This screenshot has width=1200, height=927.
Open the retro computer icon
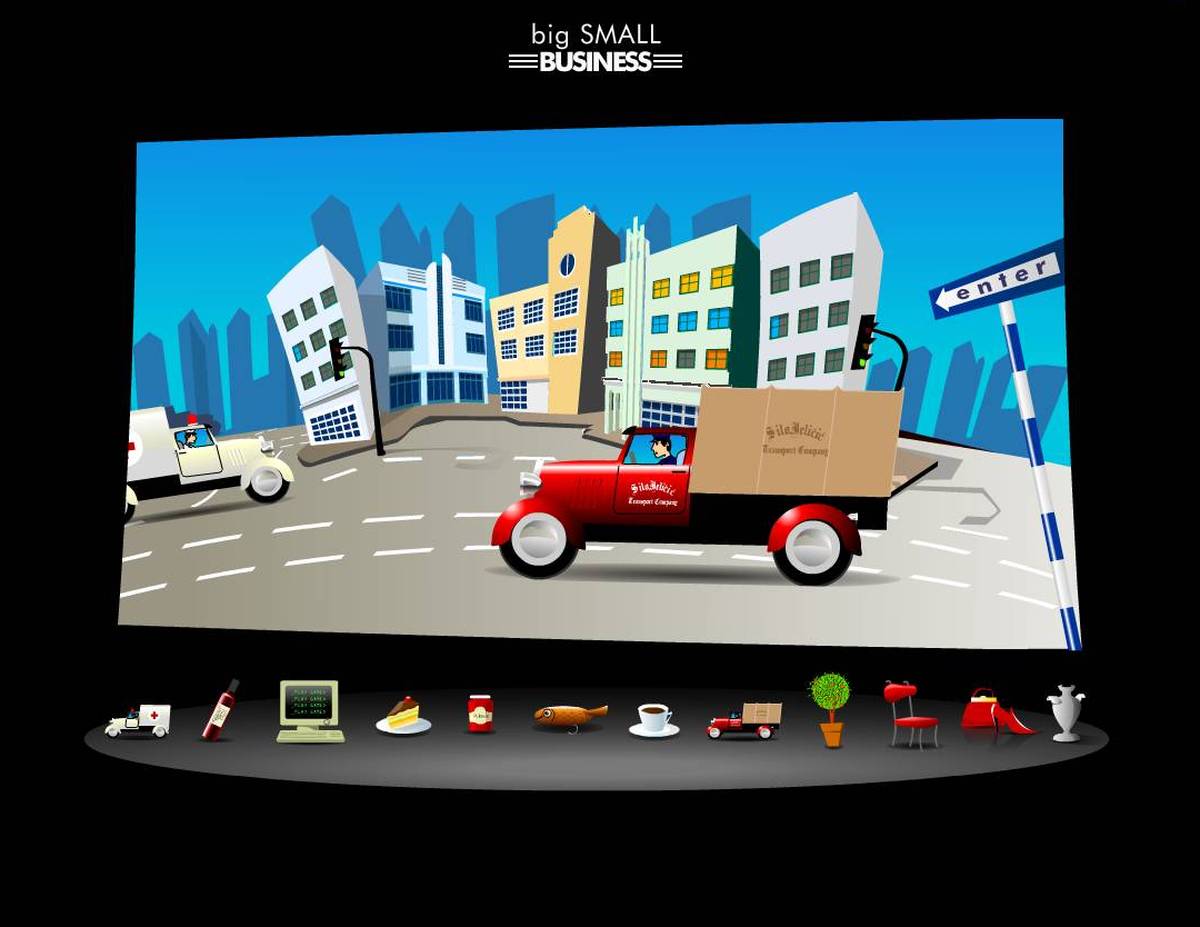tap(310, 711)
